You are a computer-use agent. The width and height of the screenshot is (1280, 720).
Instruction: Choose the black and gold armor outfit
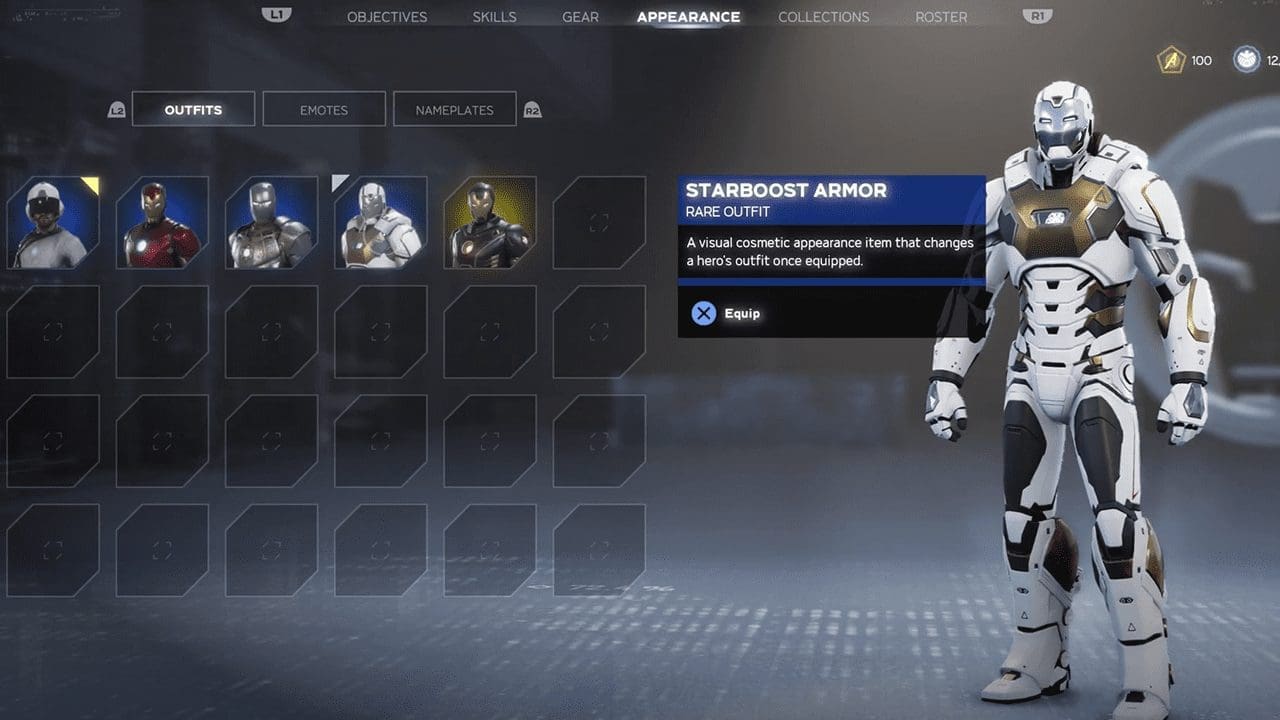pyautogui.click(x=490, y=223)
